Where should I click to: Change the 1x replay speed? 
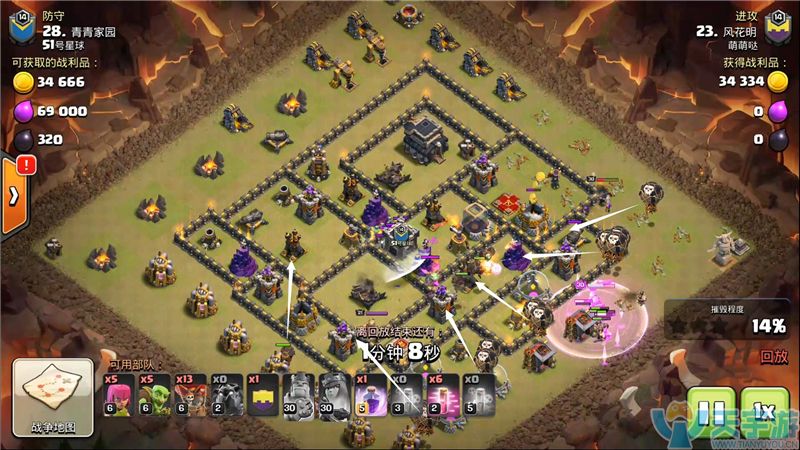[764, 411]
